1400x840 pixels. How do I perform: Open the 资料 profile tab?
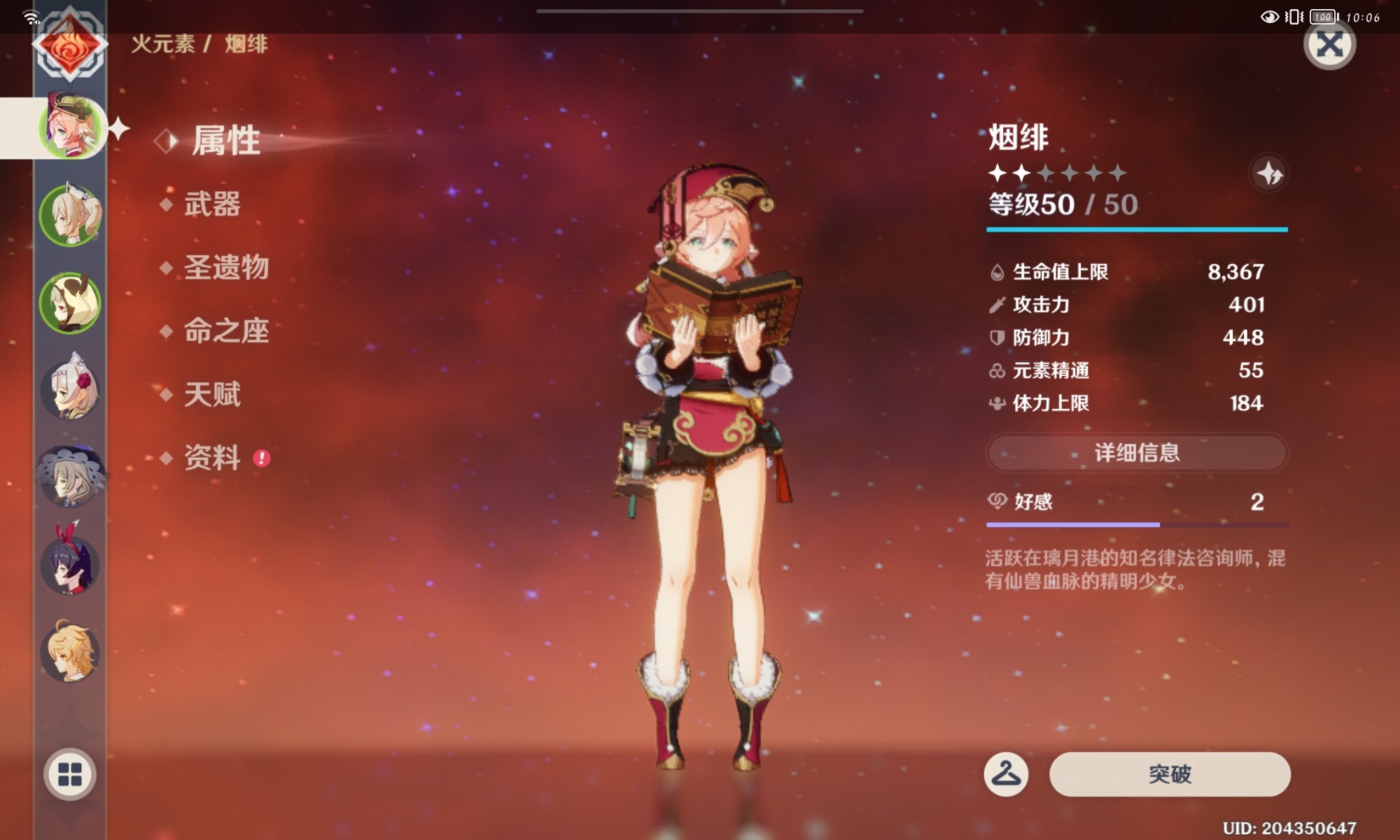pos(211,458)
